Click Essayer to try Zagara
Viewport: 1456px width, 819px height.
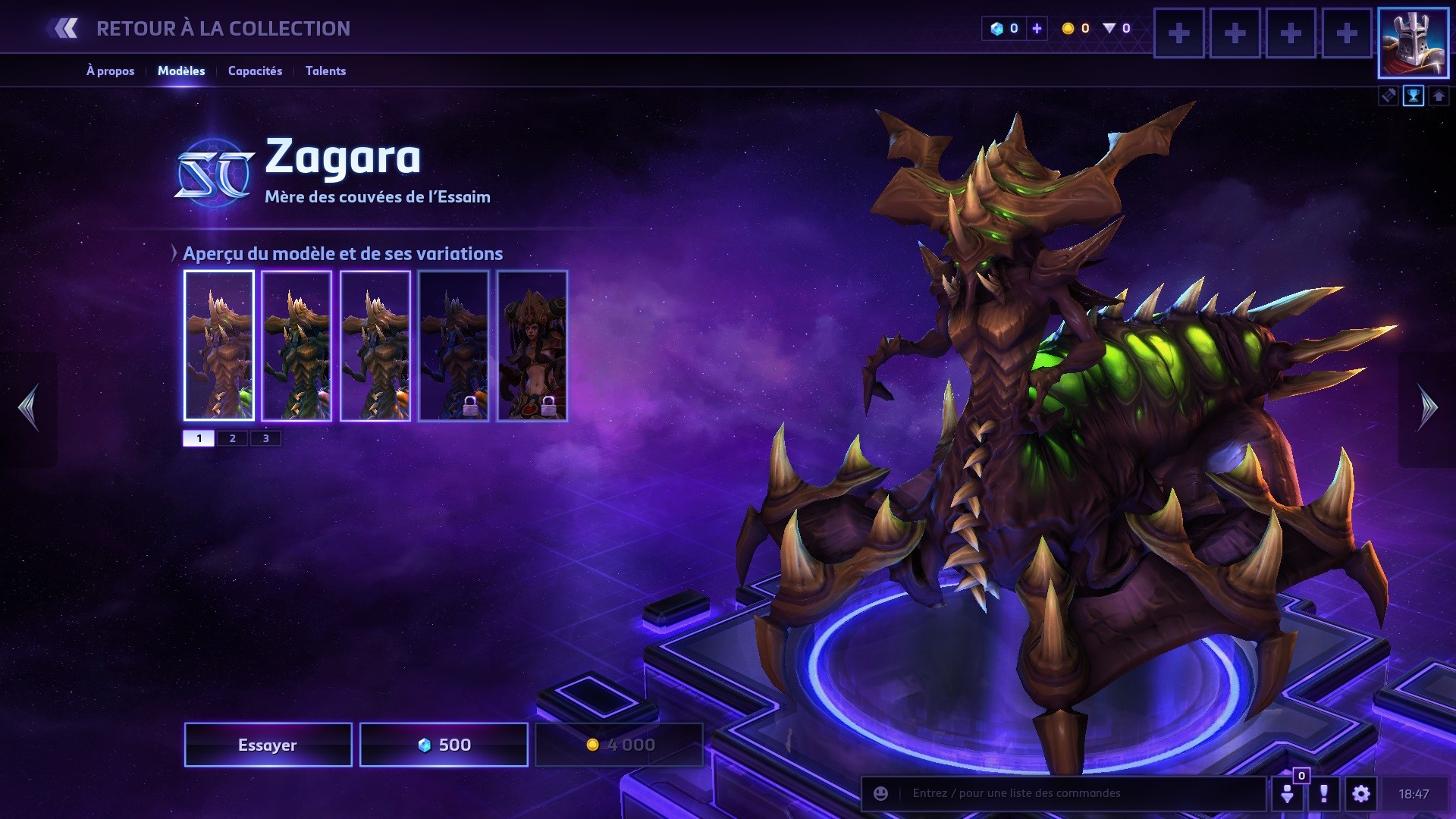(267, 744)
